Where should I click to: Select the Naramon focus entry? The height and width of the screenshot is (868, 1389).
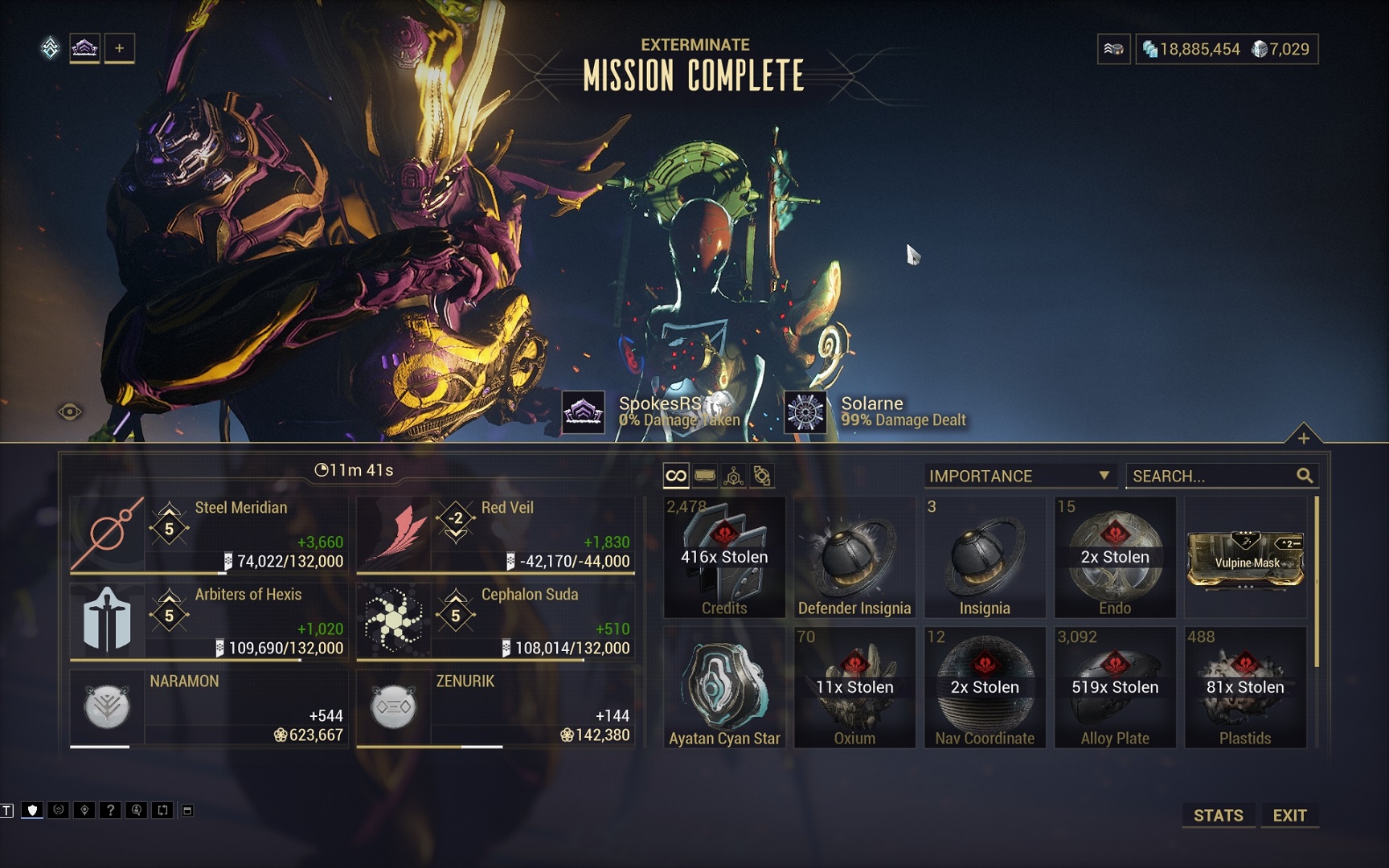(209, 708)
